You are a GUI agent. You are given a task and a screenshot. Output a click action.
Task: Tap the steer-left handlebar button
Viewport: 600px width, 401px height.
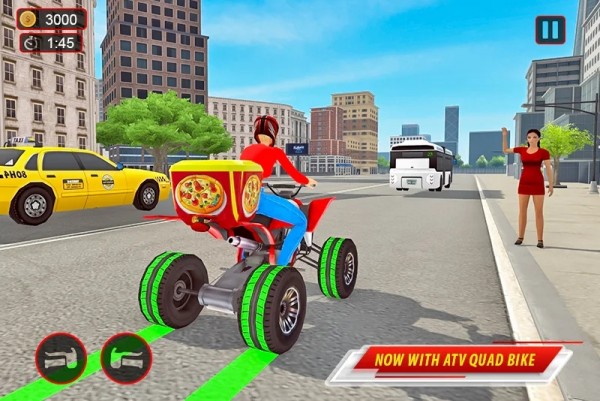61,359
